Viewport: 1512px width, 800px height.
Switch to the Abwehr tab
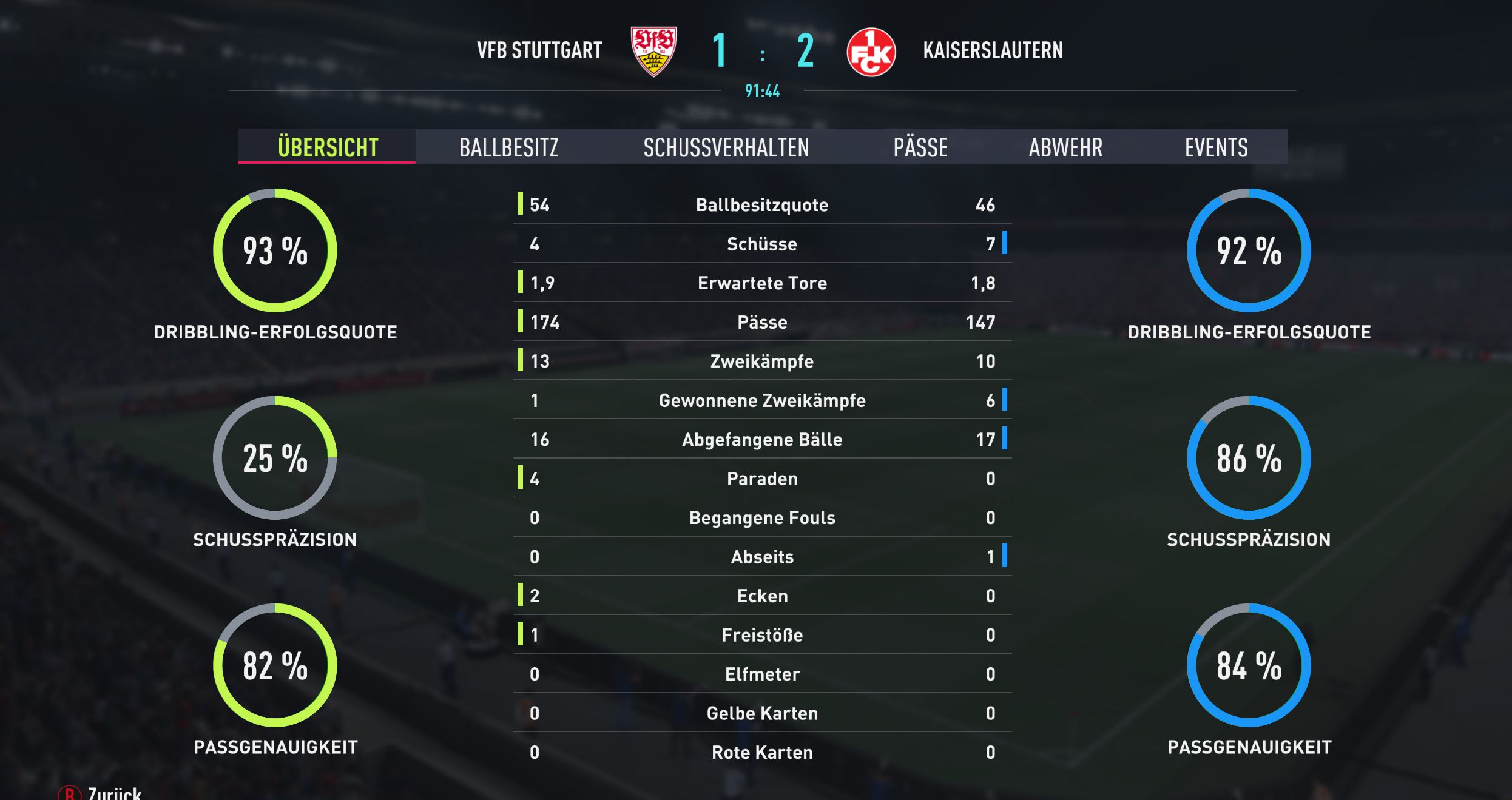1065,147
